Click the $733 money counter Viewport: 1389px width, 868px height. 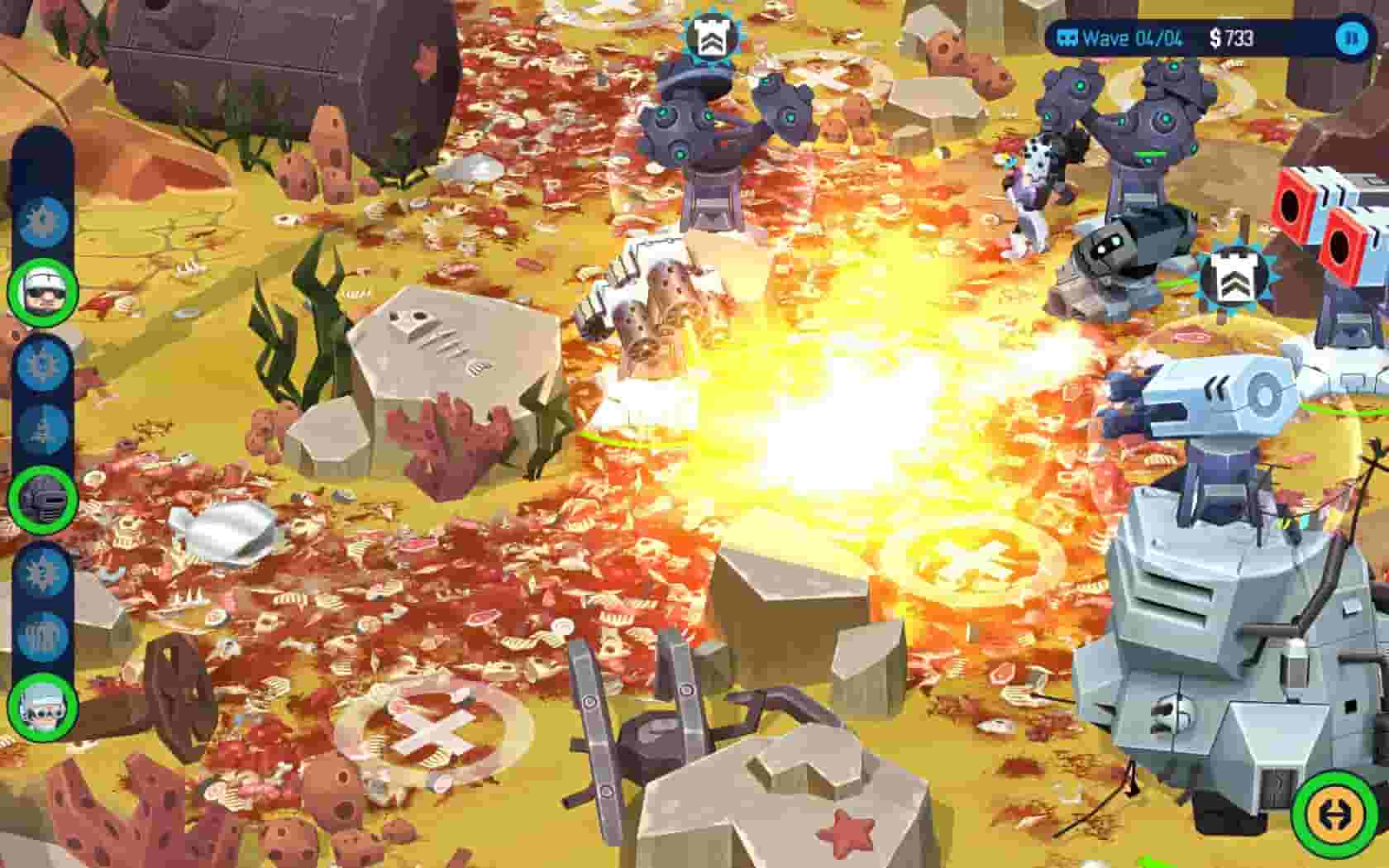pyautogui.click(x=1234, y=36)
